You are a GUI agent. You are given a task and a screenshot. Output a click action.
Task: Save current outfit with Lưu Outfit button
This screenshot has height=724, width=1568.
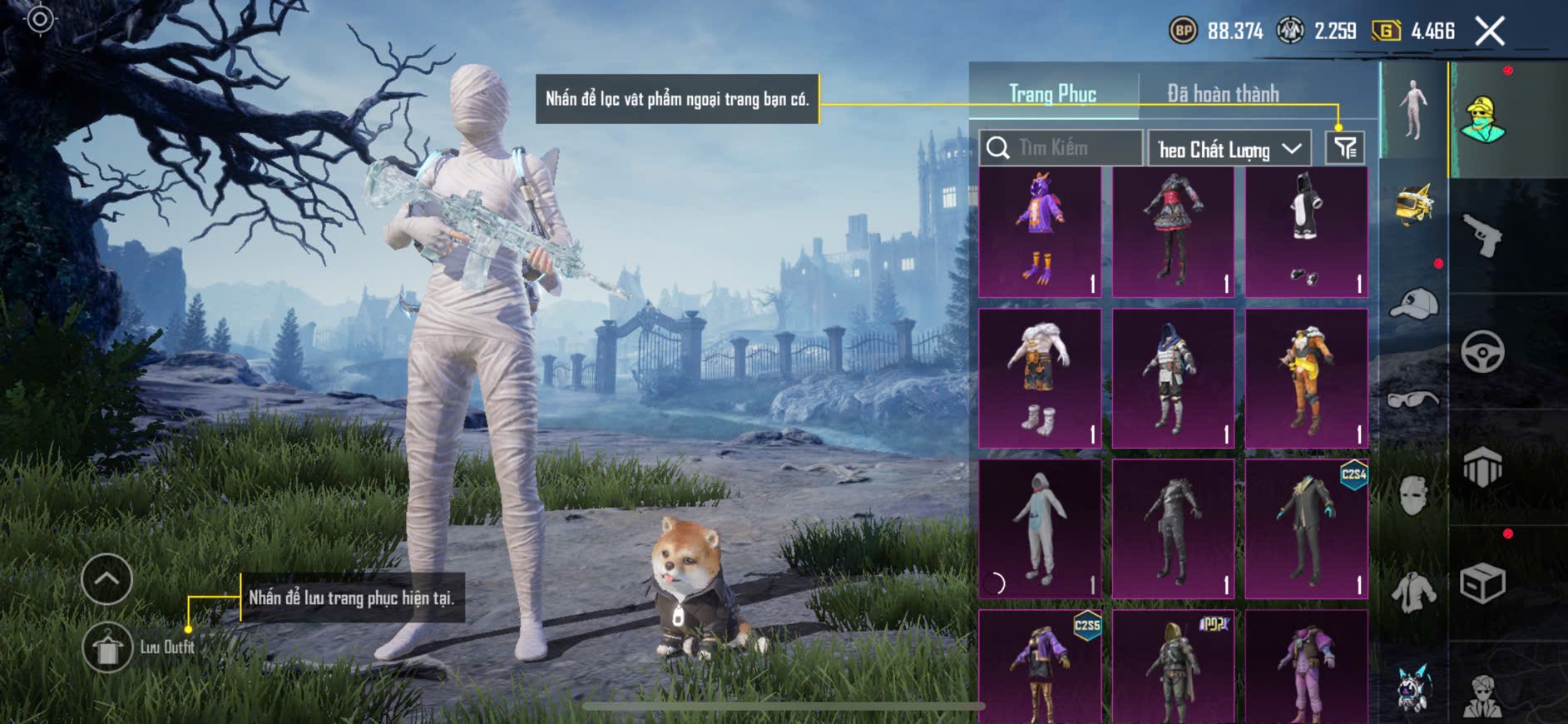click(107, 647)
